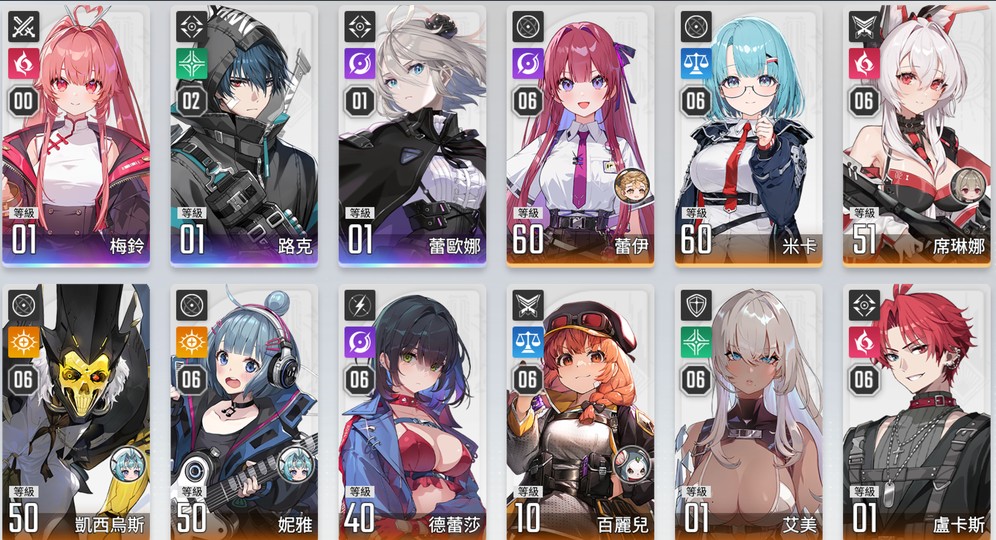The height and width of the screenshot is (540, 996).
Task: Select level 60 character 蕾伊
Action: (580, 135)
